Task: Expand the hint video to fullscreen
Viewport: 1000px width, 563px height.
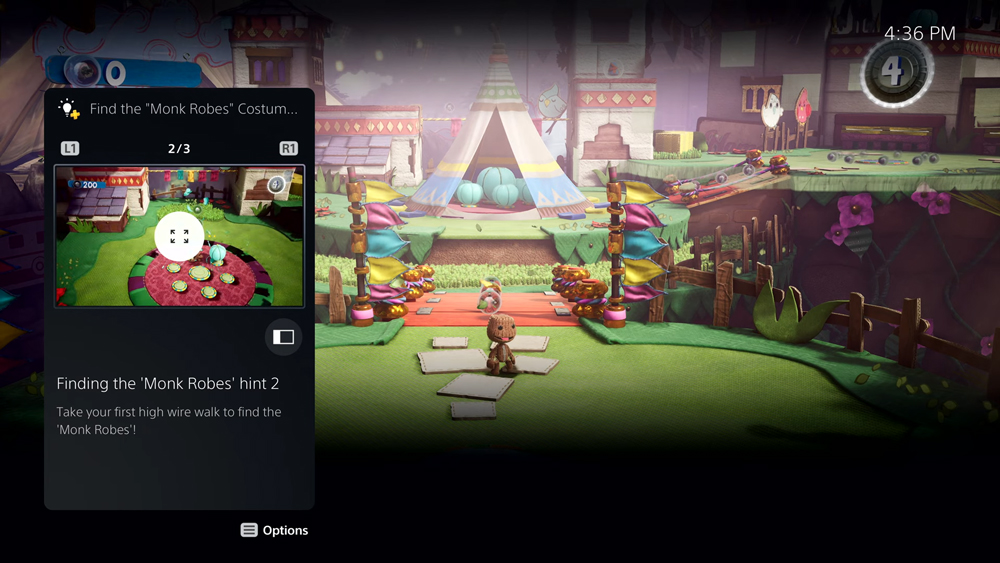Action: tap(179, 237)
